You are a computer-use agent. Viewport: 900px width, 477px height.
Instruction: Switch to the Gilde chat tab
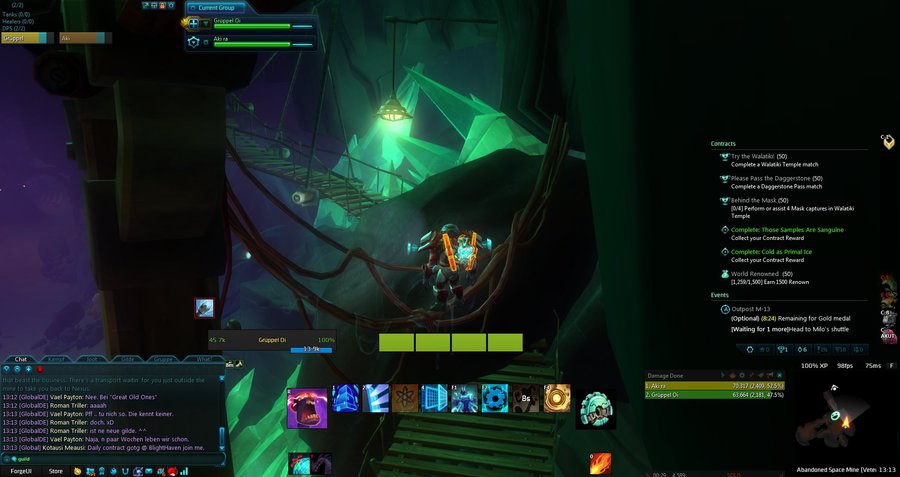(x=130, y=358)
